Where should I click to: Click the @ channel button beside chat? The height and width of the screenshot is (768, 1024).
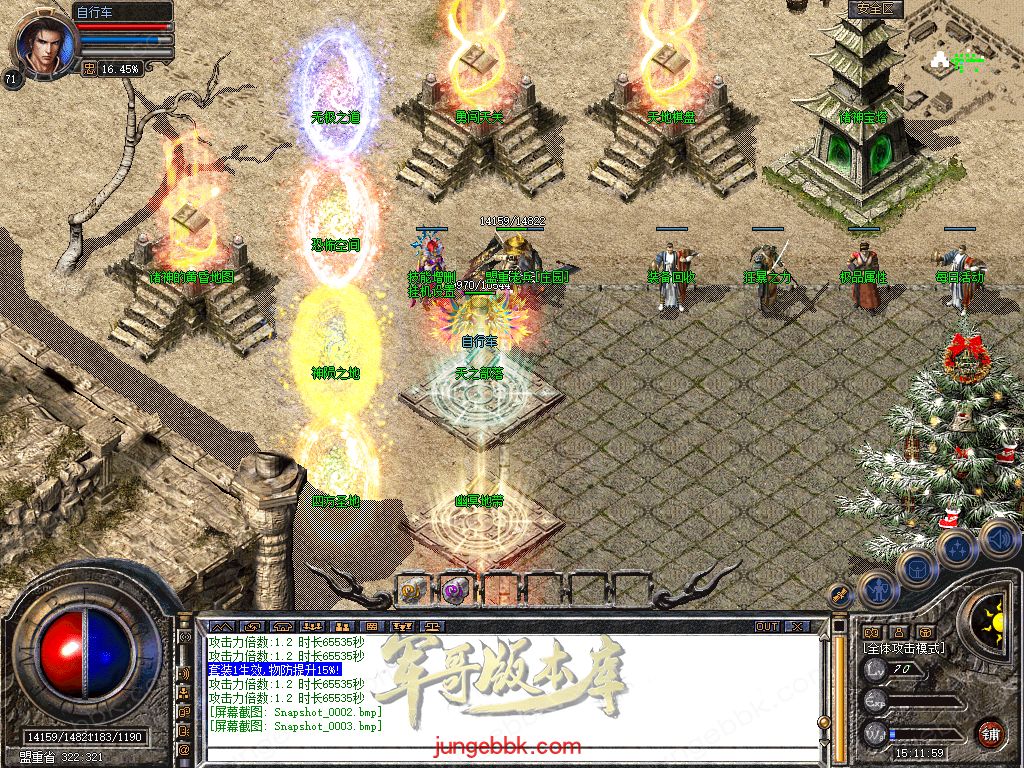click(x=185, y=748)
